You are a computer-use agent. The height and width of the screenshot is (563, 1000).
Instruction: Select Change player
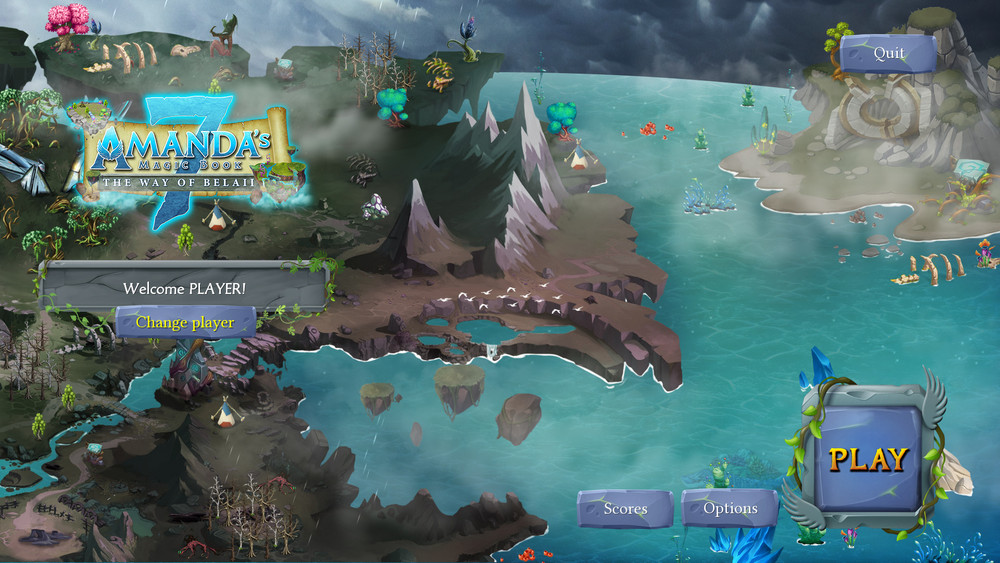185,323
